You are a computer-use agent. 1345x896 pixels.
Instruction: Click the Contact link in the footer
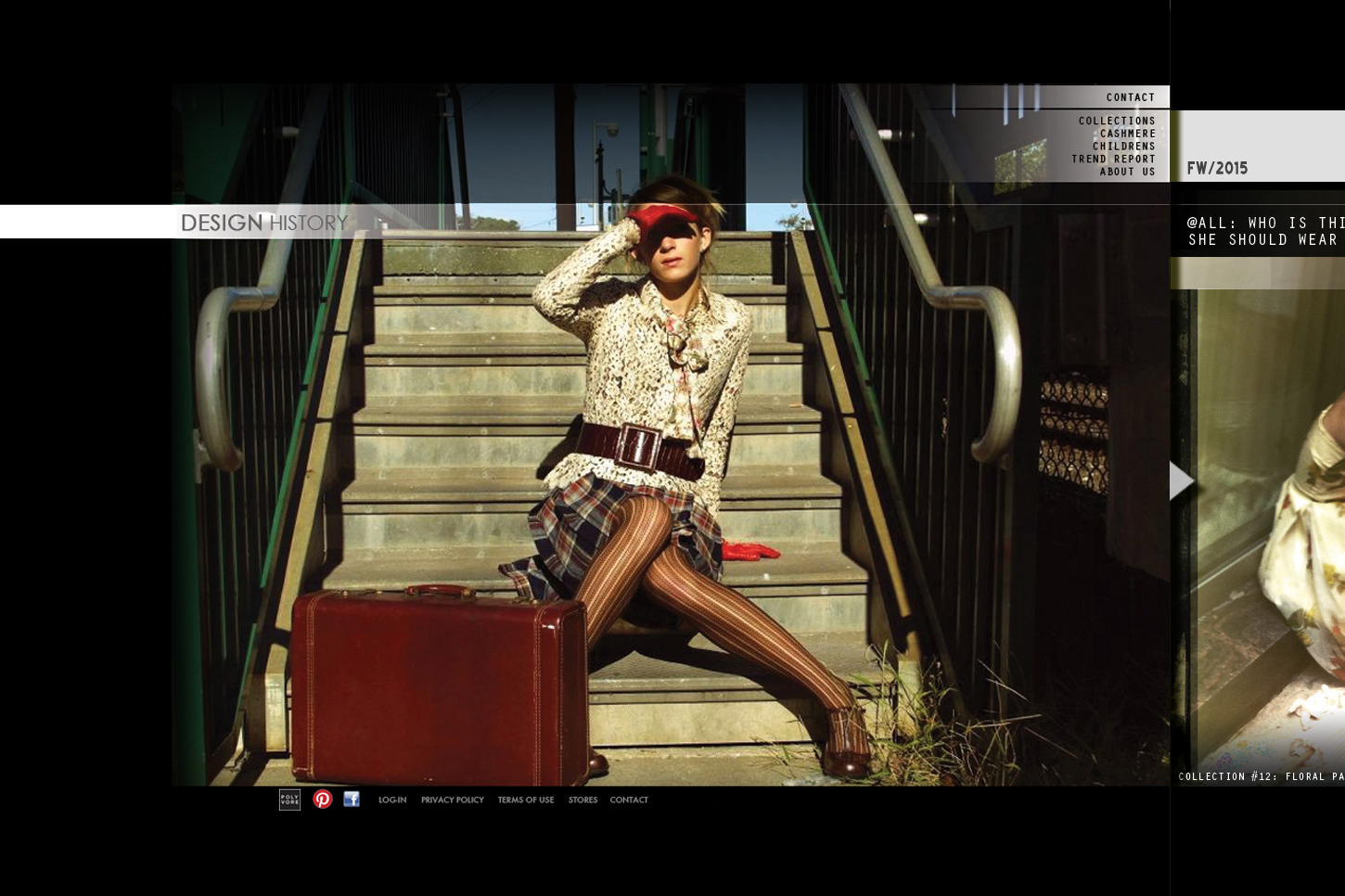[629, 800]
